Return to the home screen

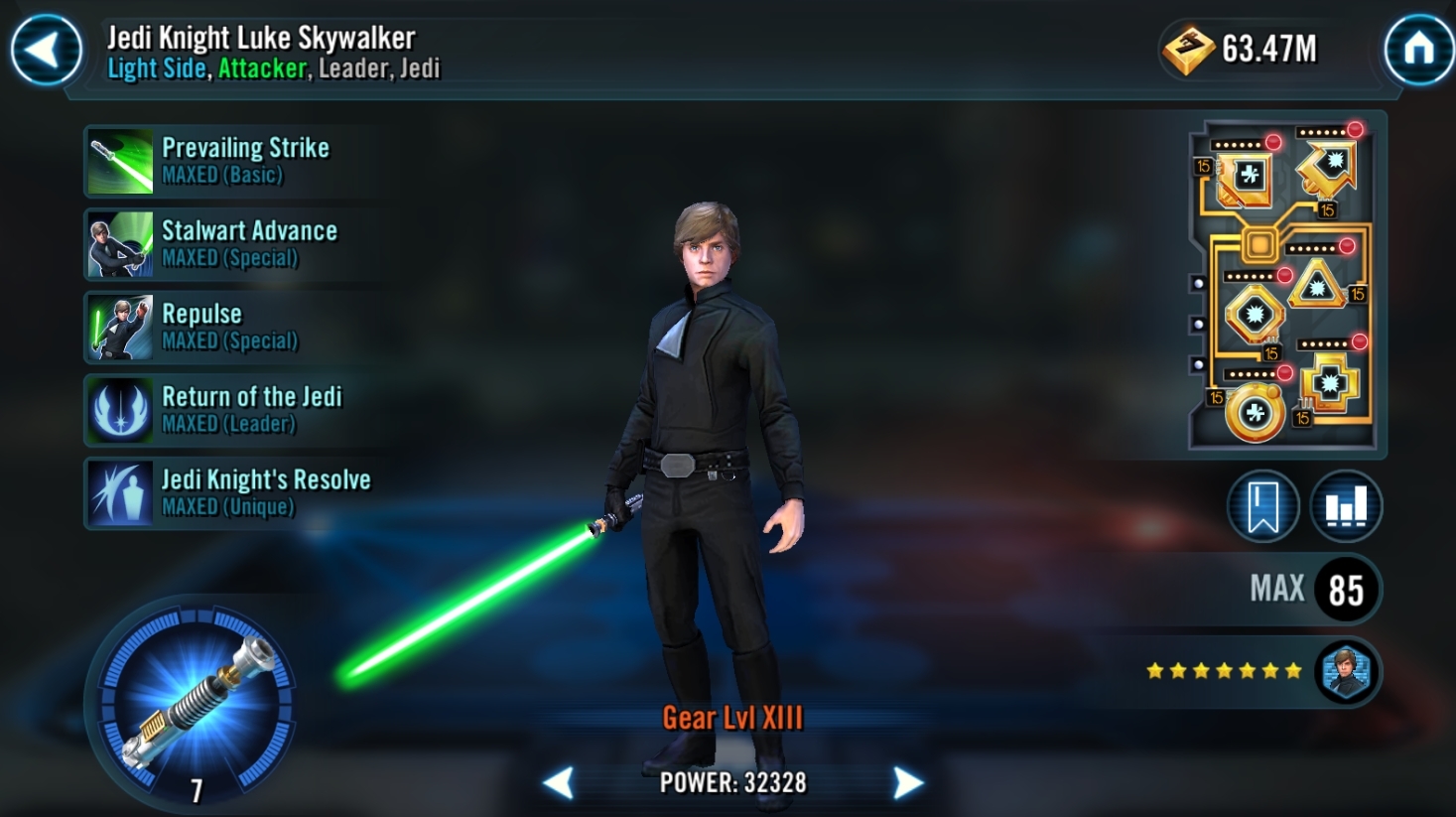coord(1418,49)
